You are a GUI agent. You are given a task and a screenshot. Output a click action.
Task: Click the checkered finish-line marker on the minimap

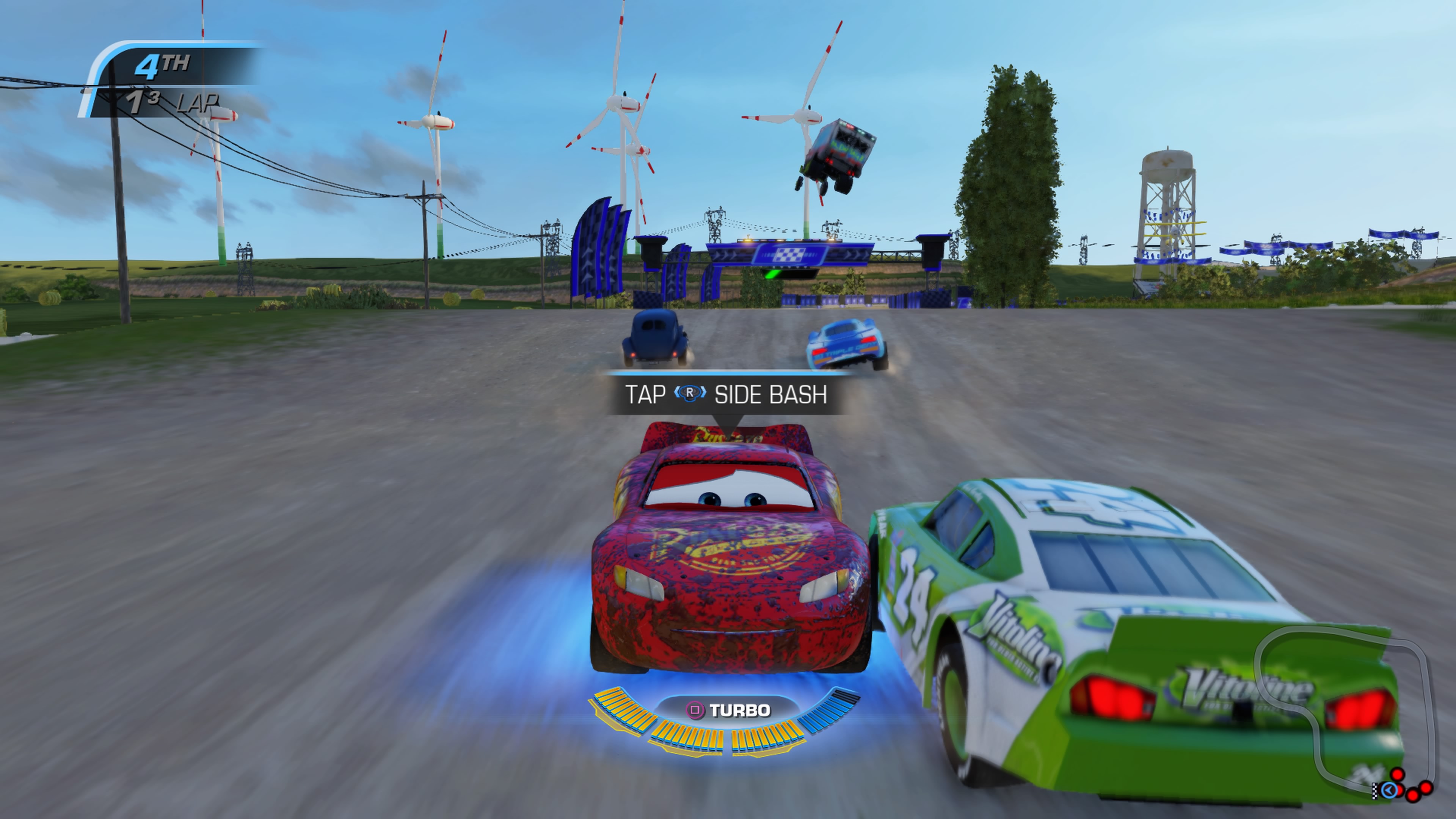click(1374, 791)
